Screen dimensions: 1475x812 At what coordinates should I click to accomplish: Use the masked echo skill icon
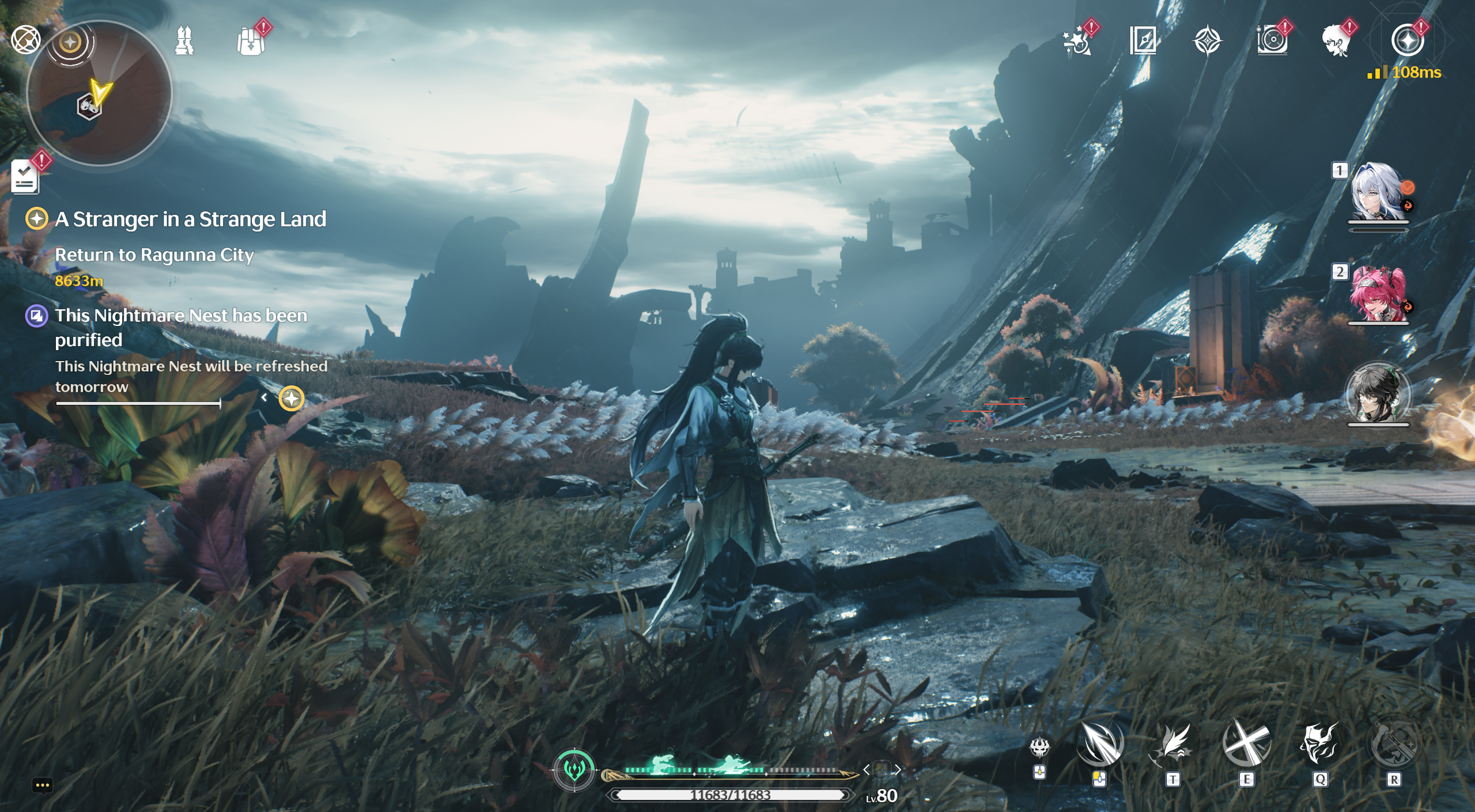pos(1319,744)
